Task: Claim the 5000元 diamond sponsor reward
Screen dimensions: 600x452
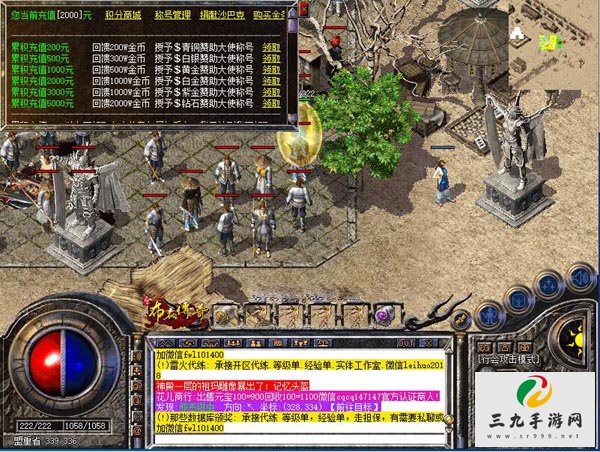Action: tap(271, 102)
